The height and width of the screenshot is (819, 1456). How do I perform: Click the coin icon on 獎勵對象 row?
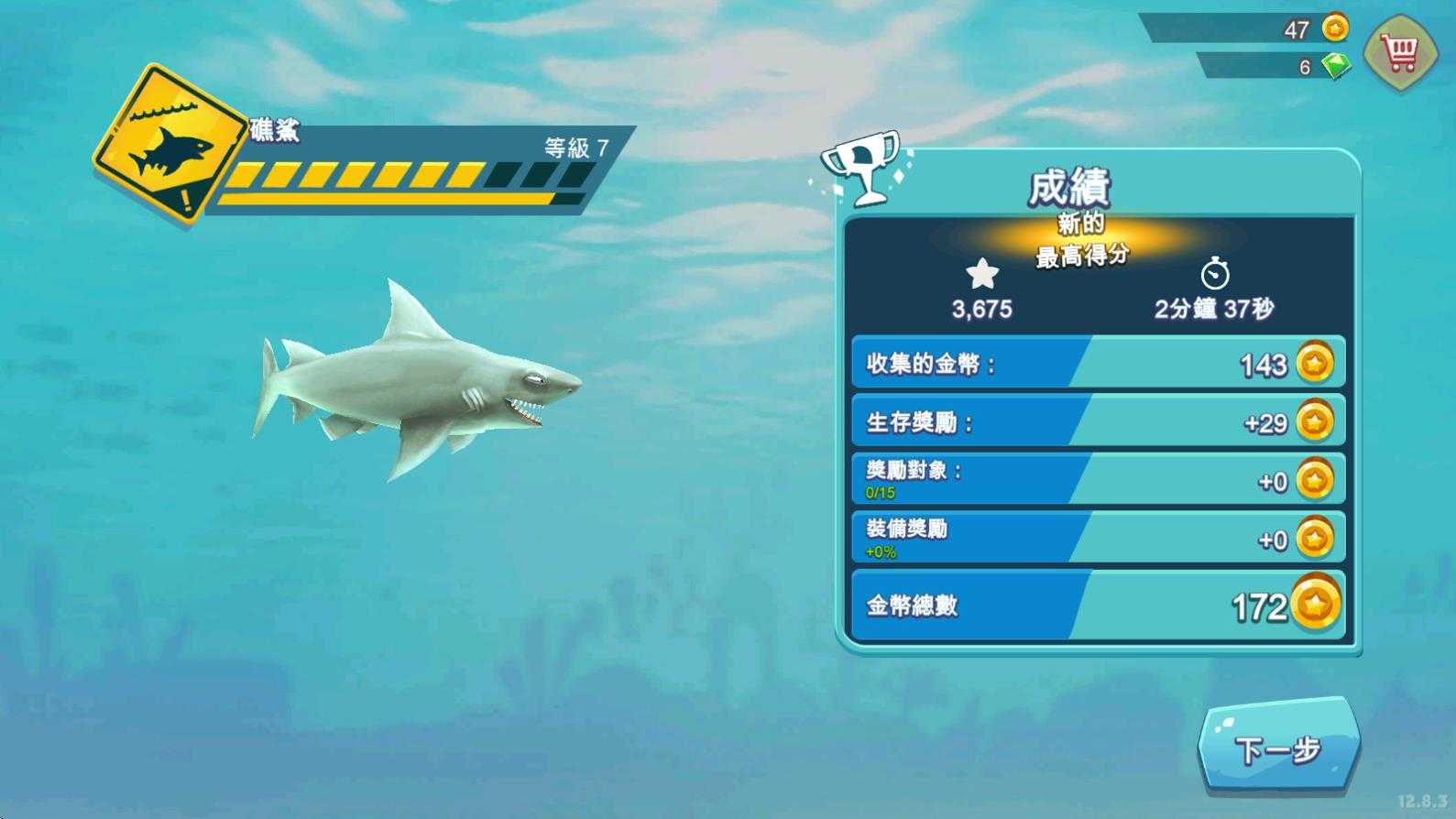tap(1312, 481)
